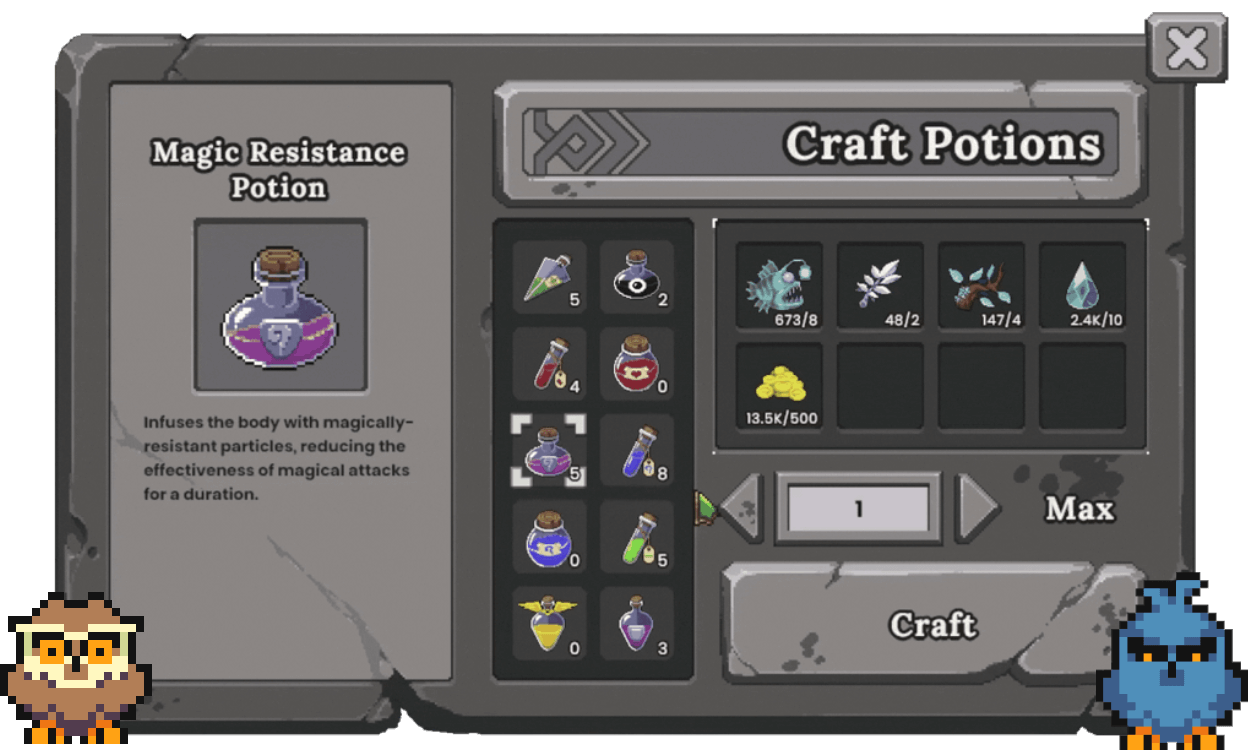This screenshot has height=750, width=1248.
Task: Craft the selected potion
Action: (x=932, y=624)
